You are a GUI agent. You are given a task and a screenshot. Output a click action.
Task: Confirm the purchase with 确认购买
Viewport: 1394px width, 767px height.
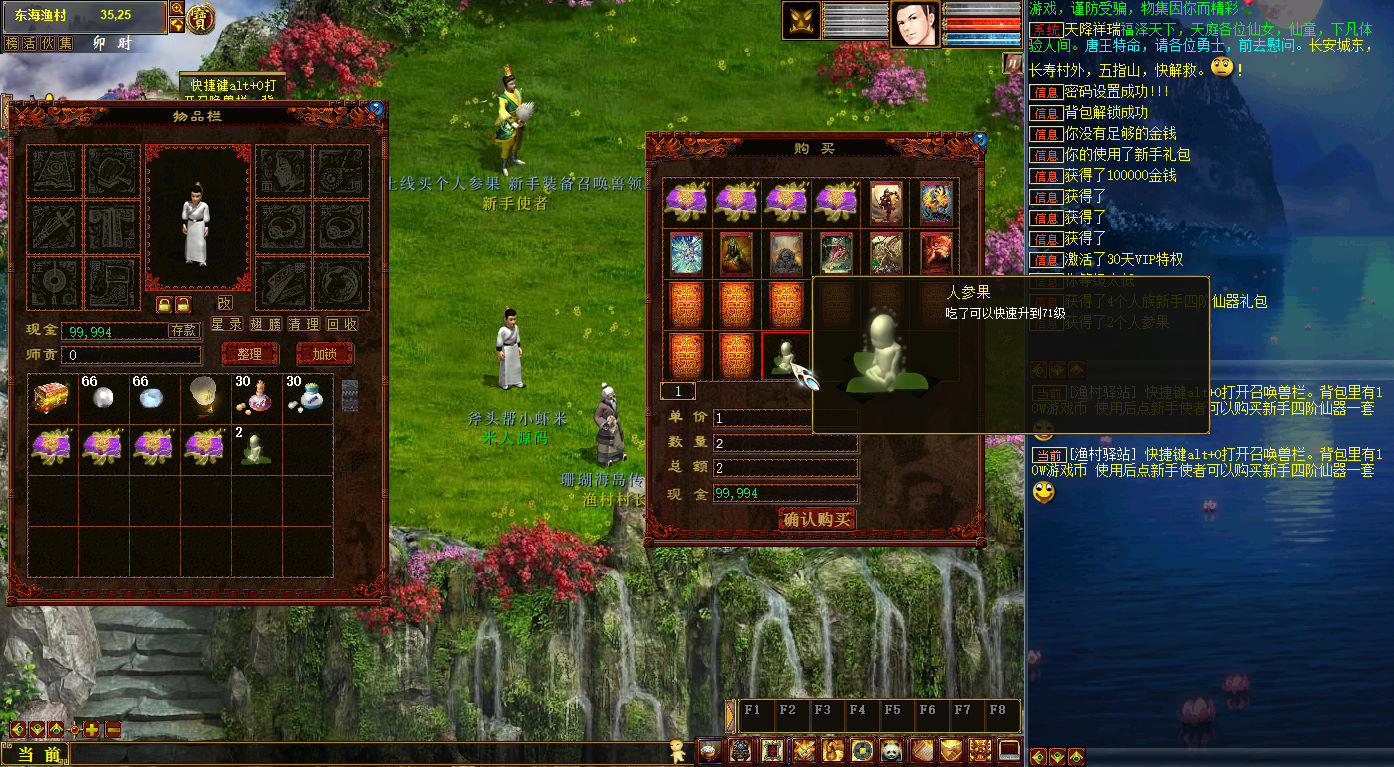coord(817,519)
